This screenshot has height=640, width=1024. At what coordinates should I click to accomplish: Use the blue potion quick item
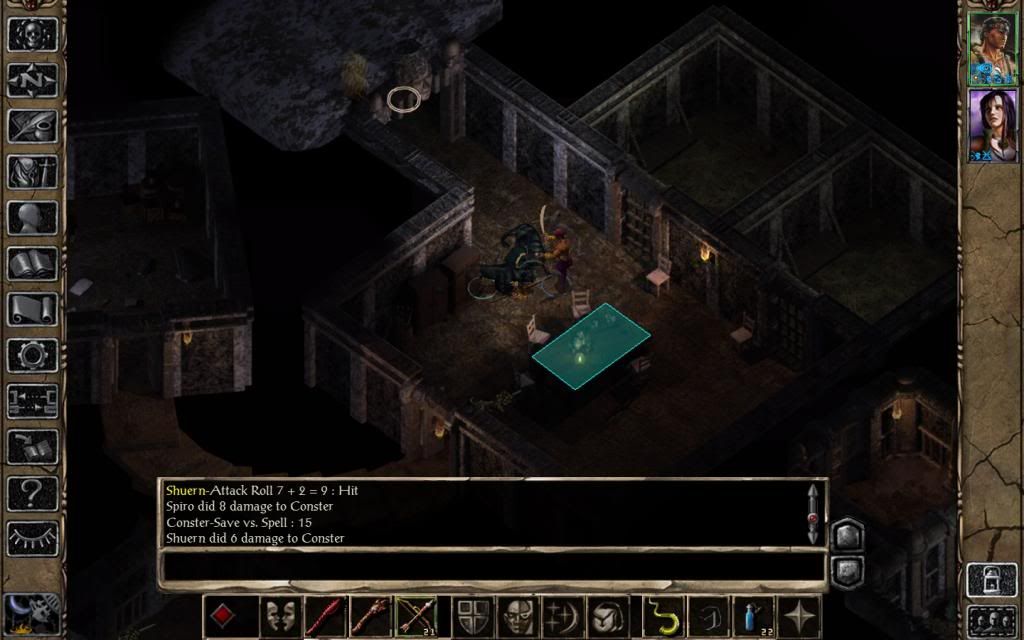pos(753,616)
